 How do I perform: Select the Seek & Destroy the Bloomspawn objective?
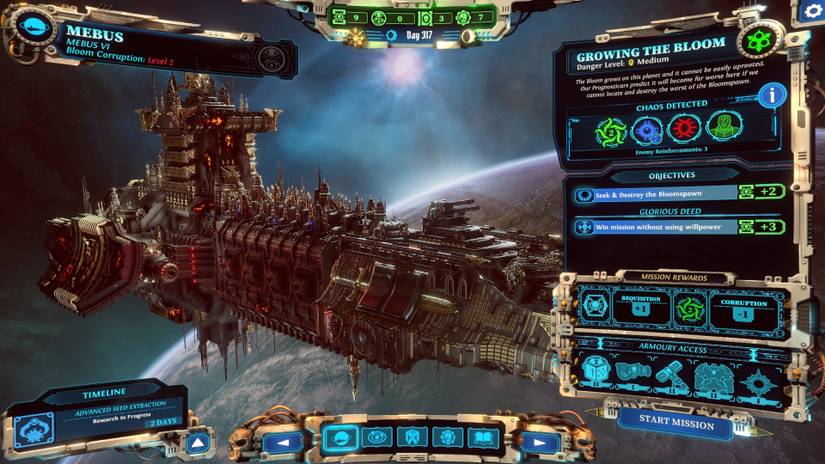654,194
